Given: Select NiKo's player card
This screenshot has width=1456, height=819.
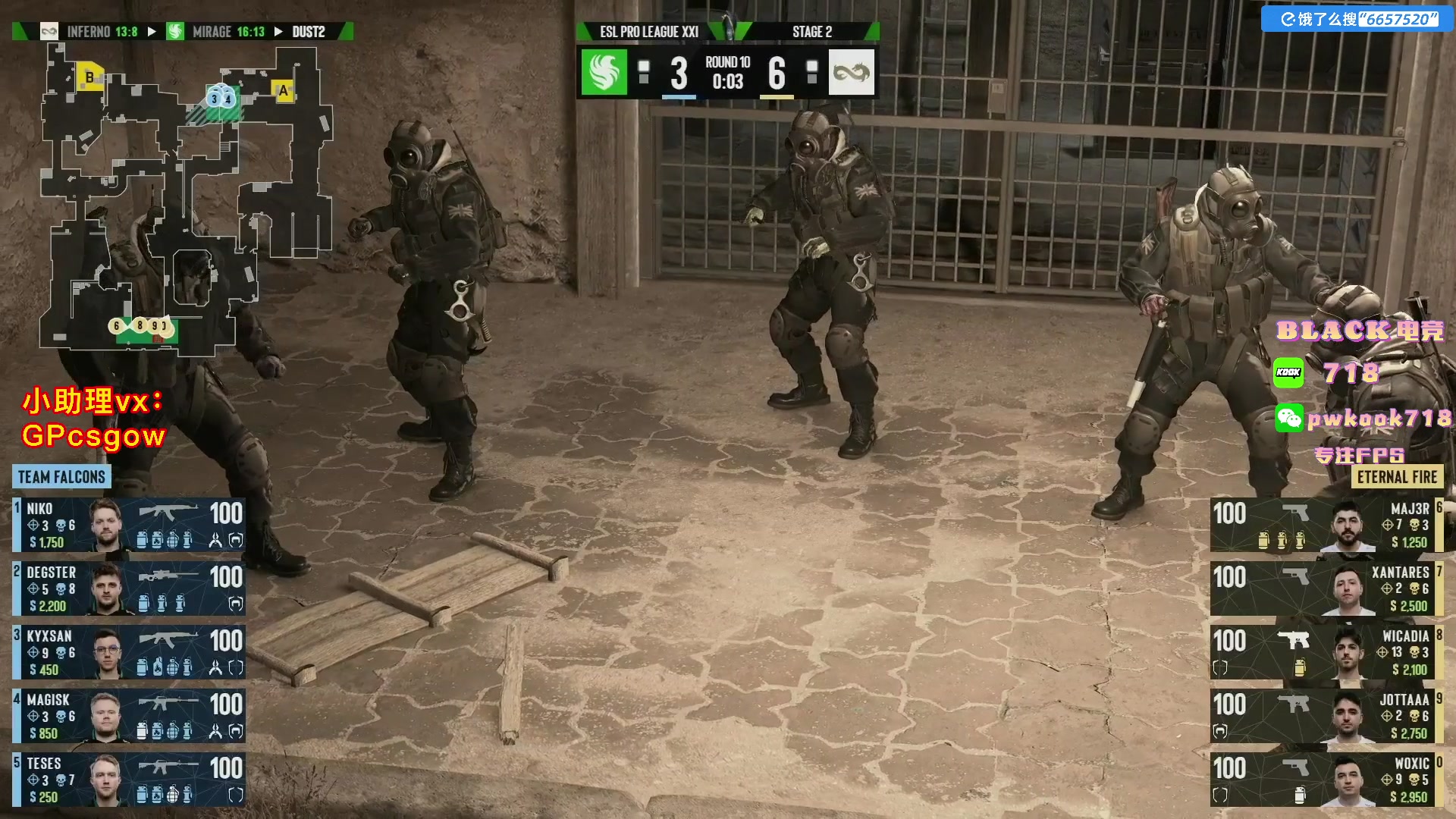Looking at the screenshot, I should (129, 525).
